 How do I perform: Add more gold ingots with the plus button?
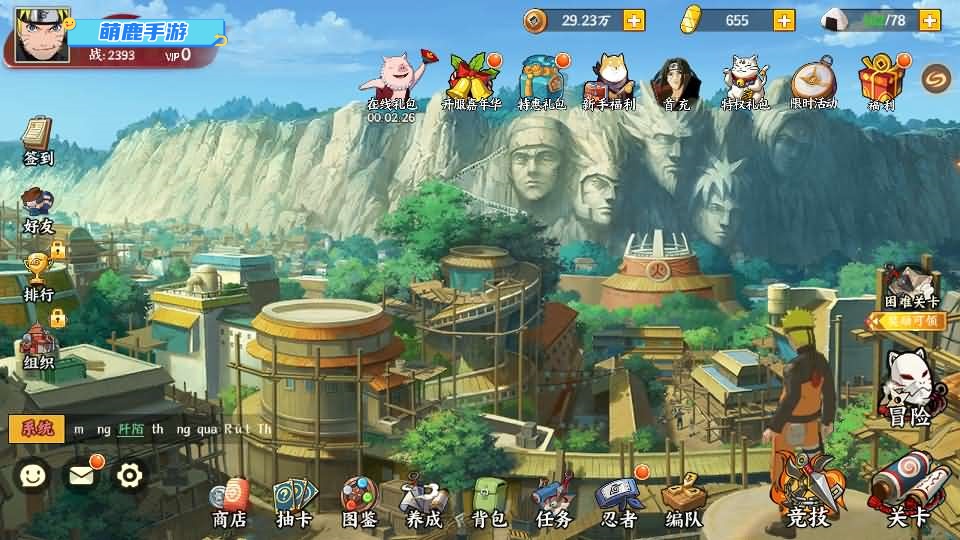coord(784,20)
